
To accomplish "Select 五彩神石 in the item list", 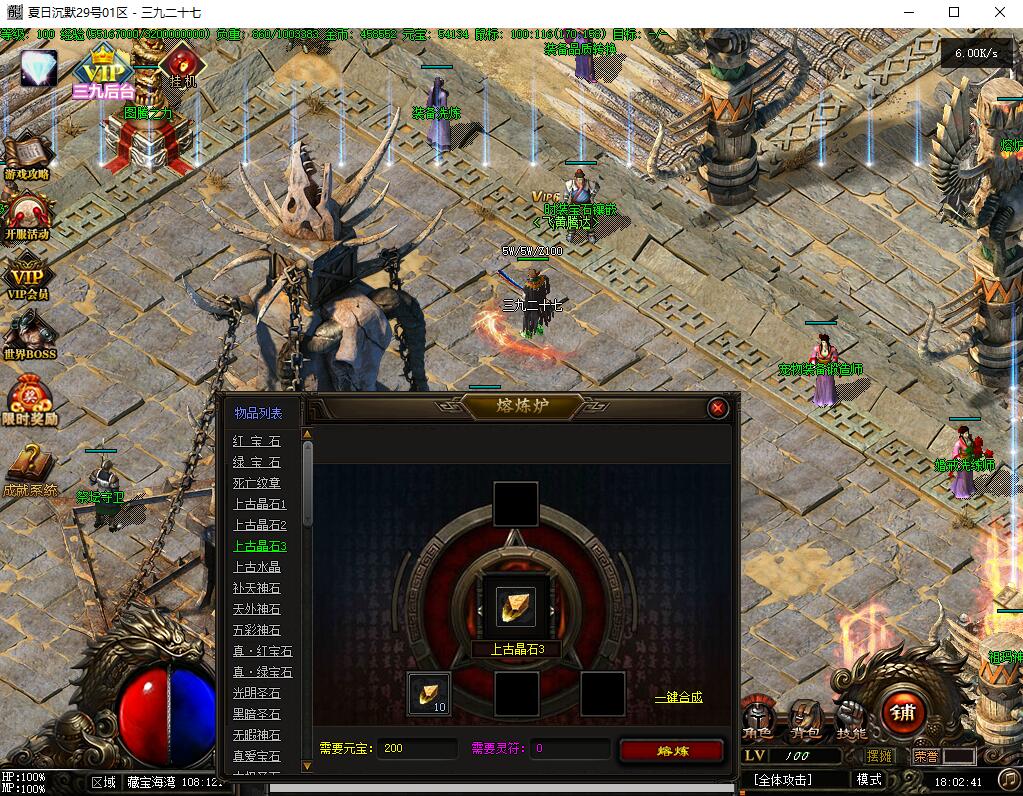I will pyautogui.click(x=257, y=630).
